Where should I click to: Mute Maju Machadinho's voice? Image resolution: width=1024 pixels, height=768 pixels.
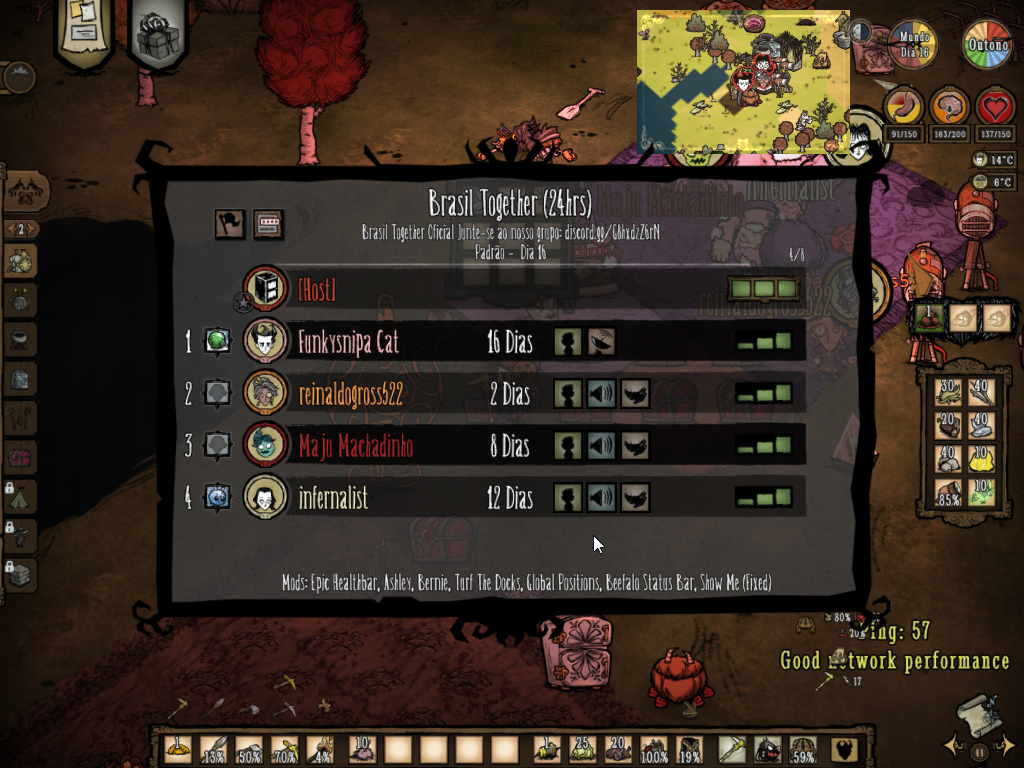tap(602, 446)
